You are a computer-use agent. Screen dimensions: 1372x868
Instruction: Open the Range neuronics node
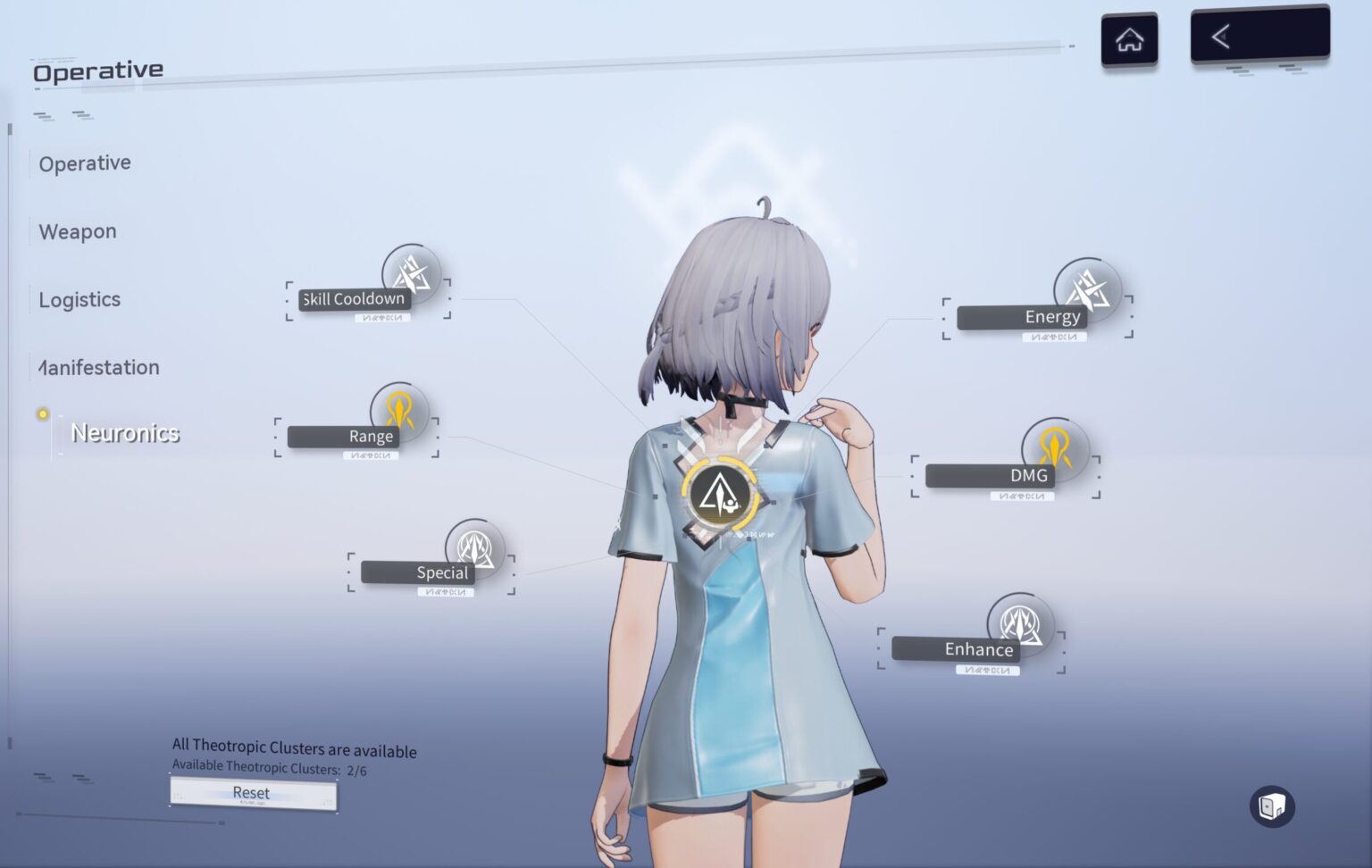pos(399,411)
